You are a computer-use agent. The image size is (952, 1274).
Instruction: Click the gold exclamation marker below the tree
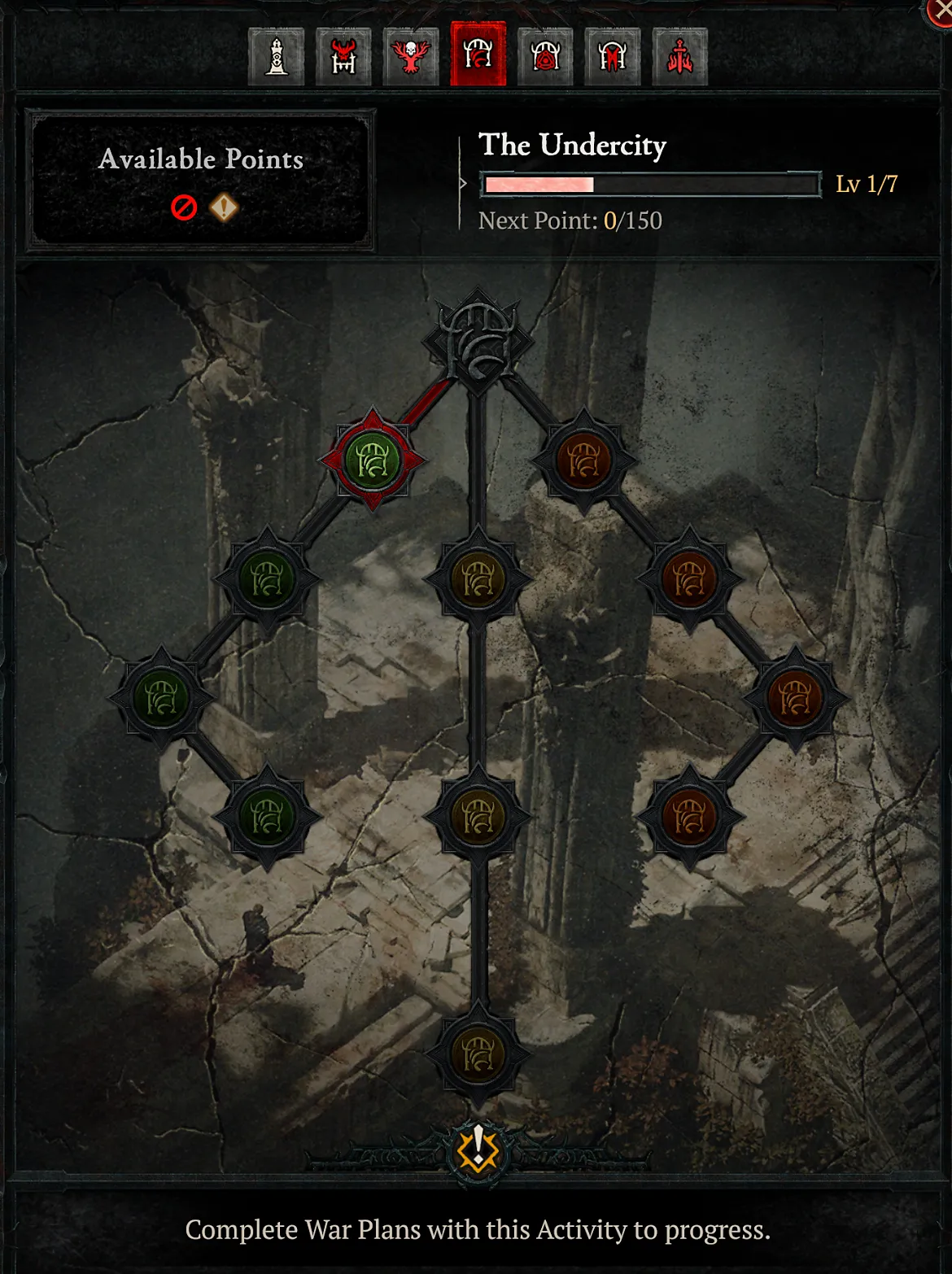point(478,1148)
